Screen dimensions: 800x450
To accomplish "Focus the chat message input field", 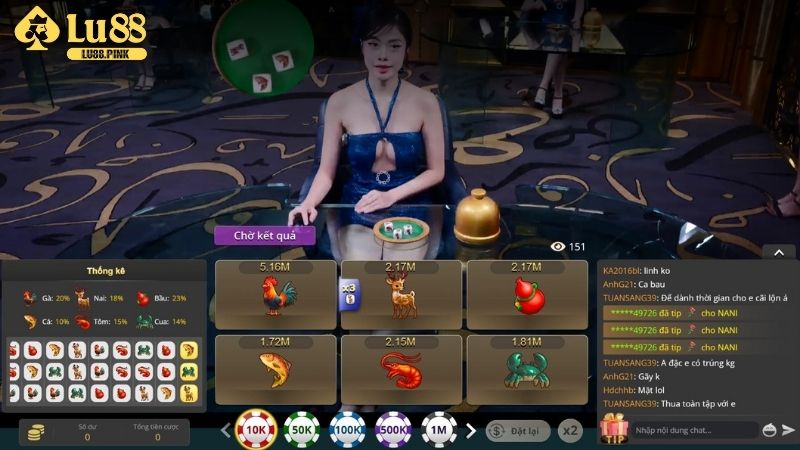I will (x=692, y=430).
